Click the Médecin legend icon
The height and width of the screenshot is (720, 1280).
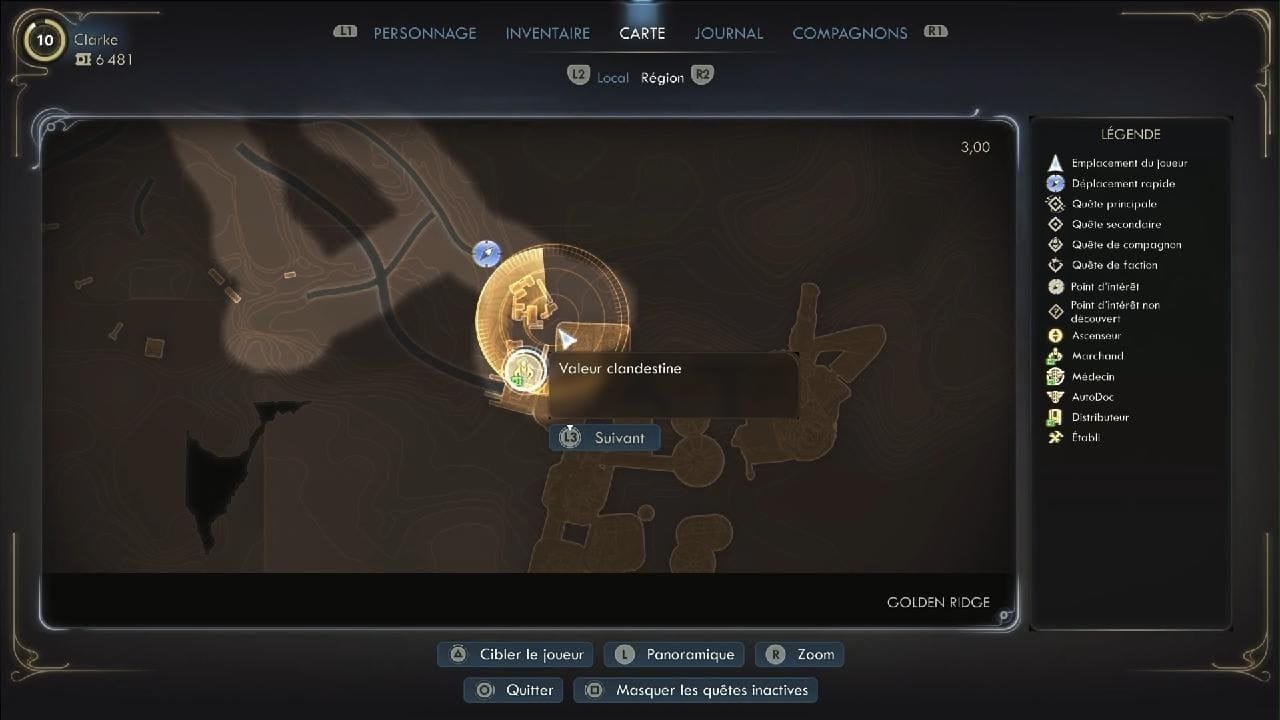[x=1057, y=376]
